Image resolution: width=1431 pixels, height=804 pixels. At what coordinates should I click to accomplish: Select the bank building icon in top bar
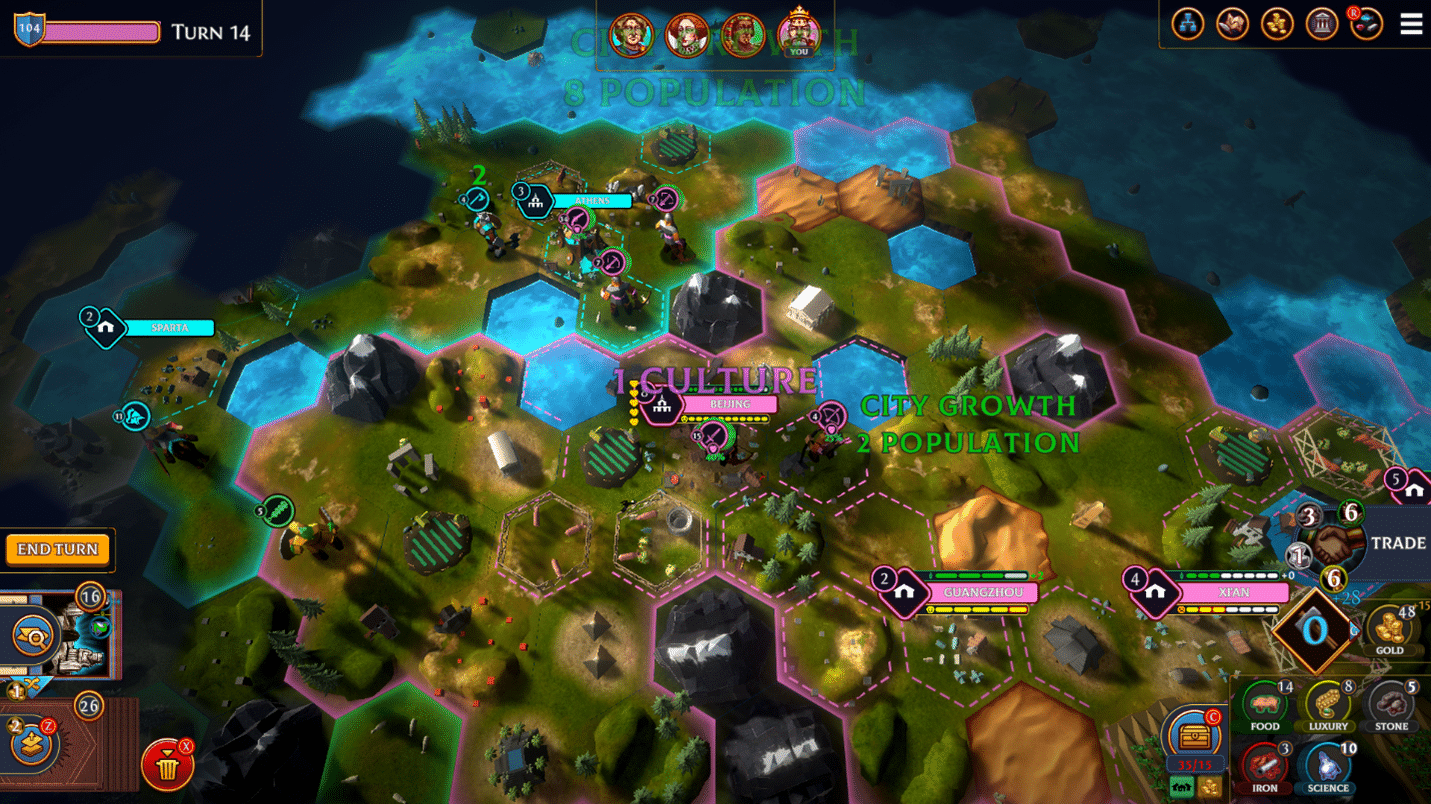click(1322, 23)
